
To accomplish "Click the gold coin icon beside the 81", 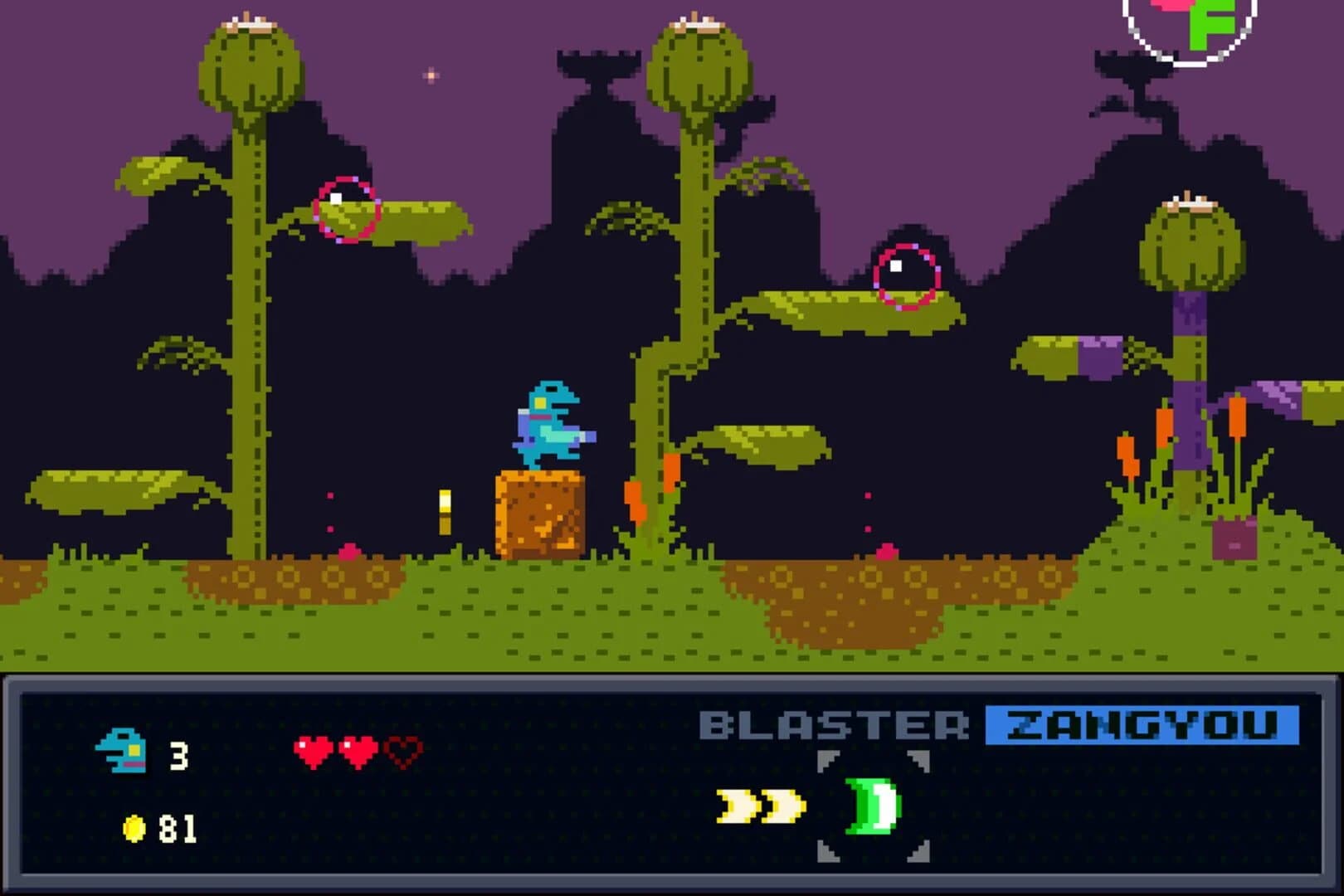I will click(x=133, y=825).
